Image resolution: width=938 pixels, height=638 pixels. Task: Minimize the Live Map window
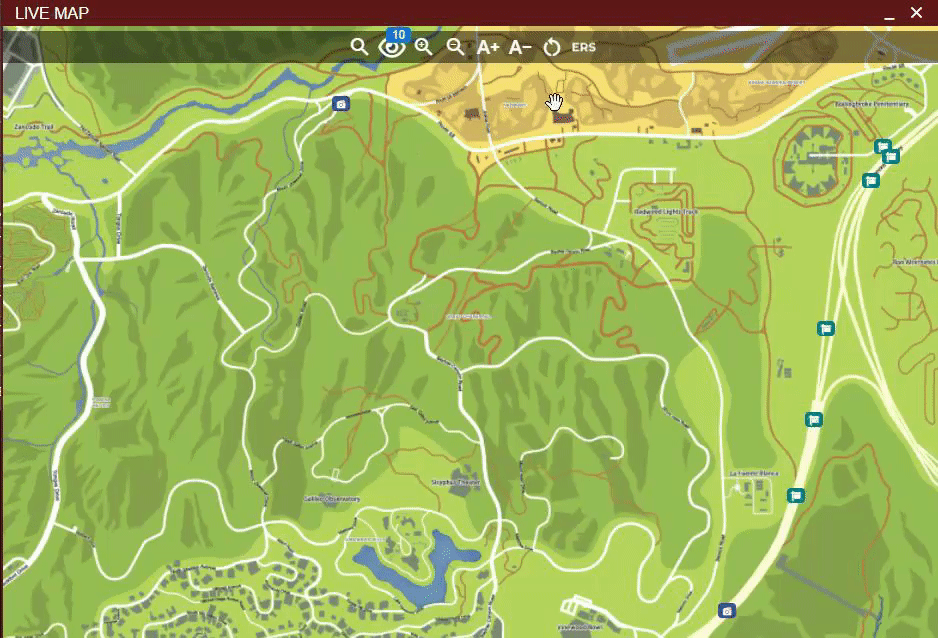[x=888, y=14]
